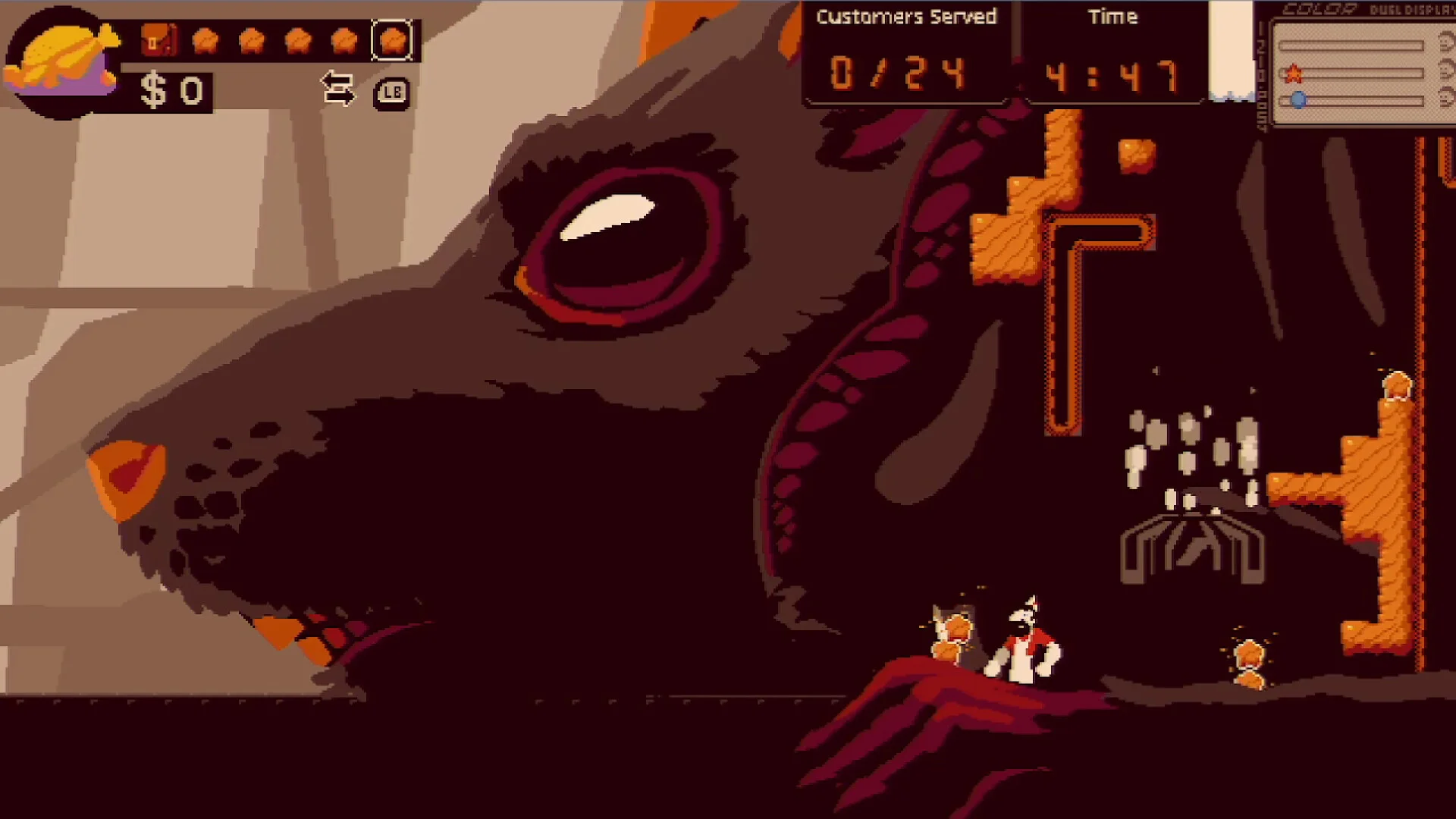Click the swap arrows icon
Image resolution: width=1456 pixels, height=819 pixels.
click(x=338, y=89)
